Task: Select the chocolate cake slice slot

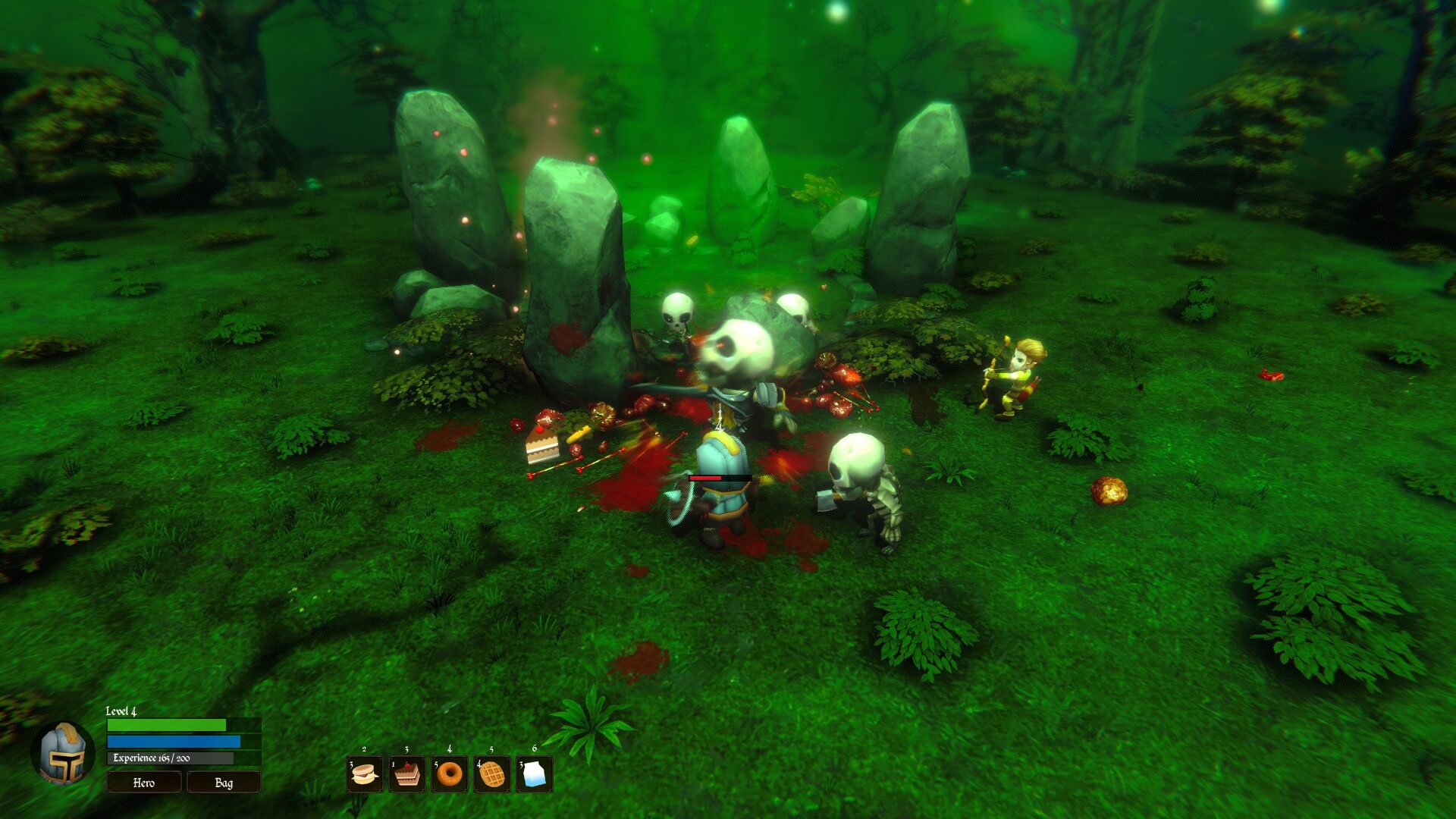Action: 407,774
